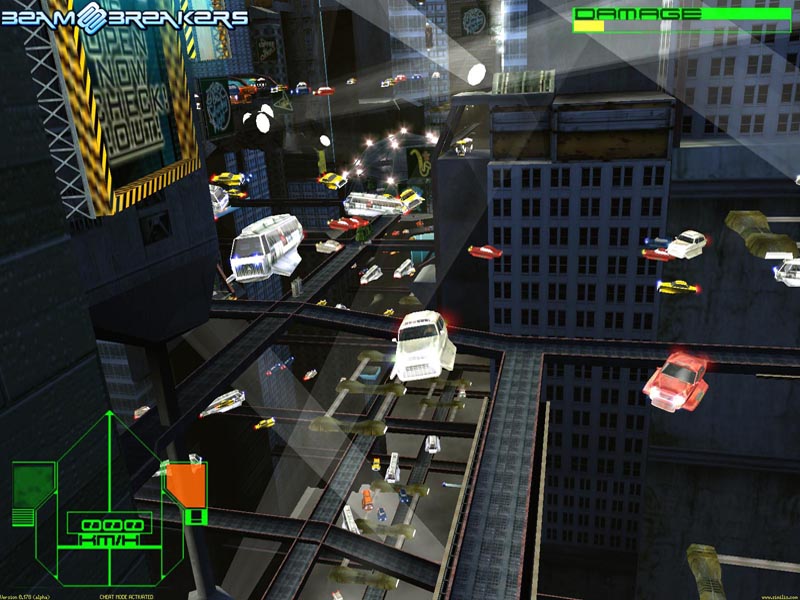This screenshot has height=600, width=800.
Task: Select the dark green panel on the vehicle HUD
Action: (32, 485)
